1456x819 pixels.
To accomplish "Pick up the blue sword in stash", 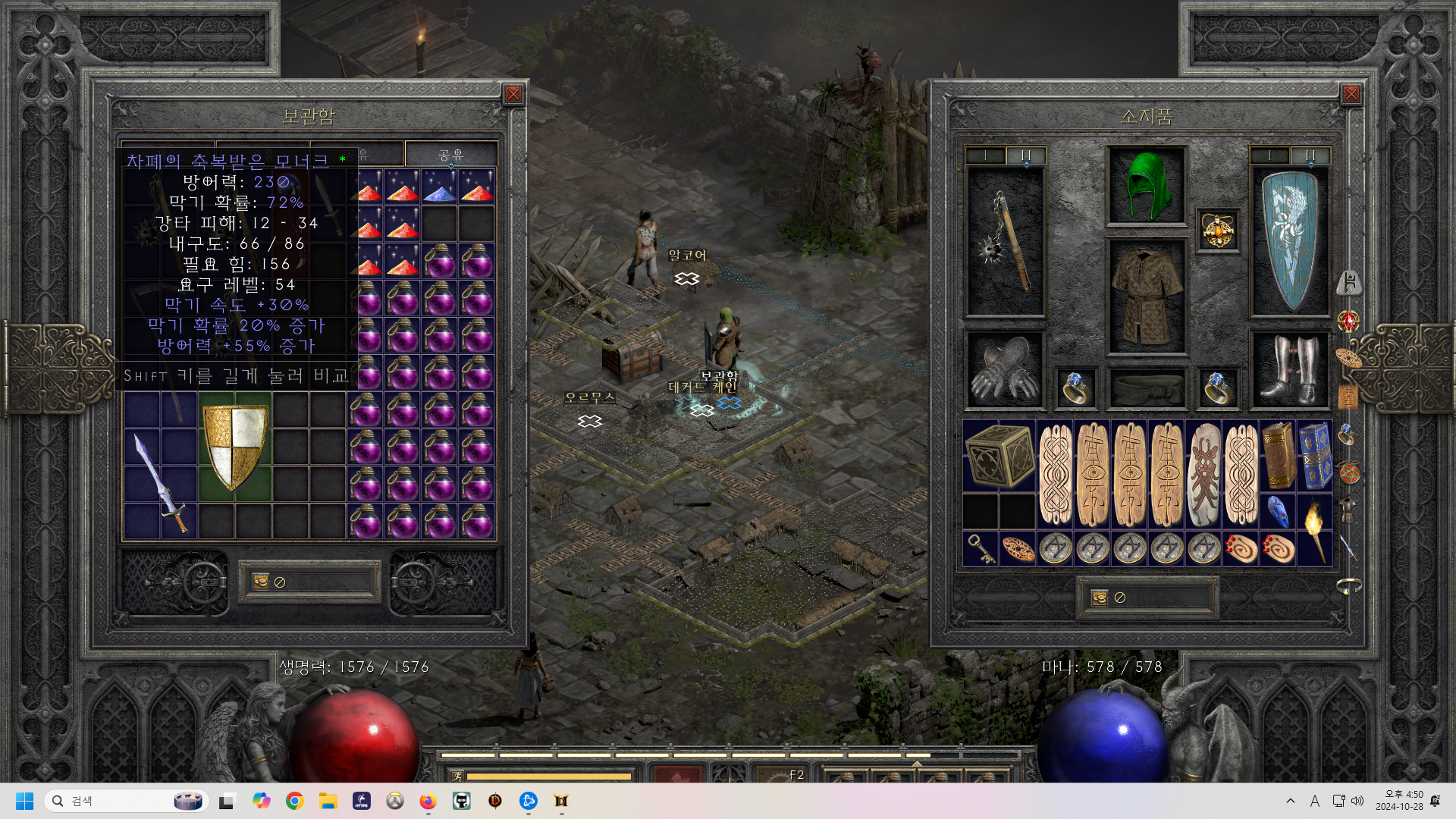I will click(161, 482).
